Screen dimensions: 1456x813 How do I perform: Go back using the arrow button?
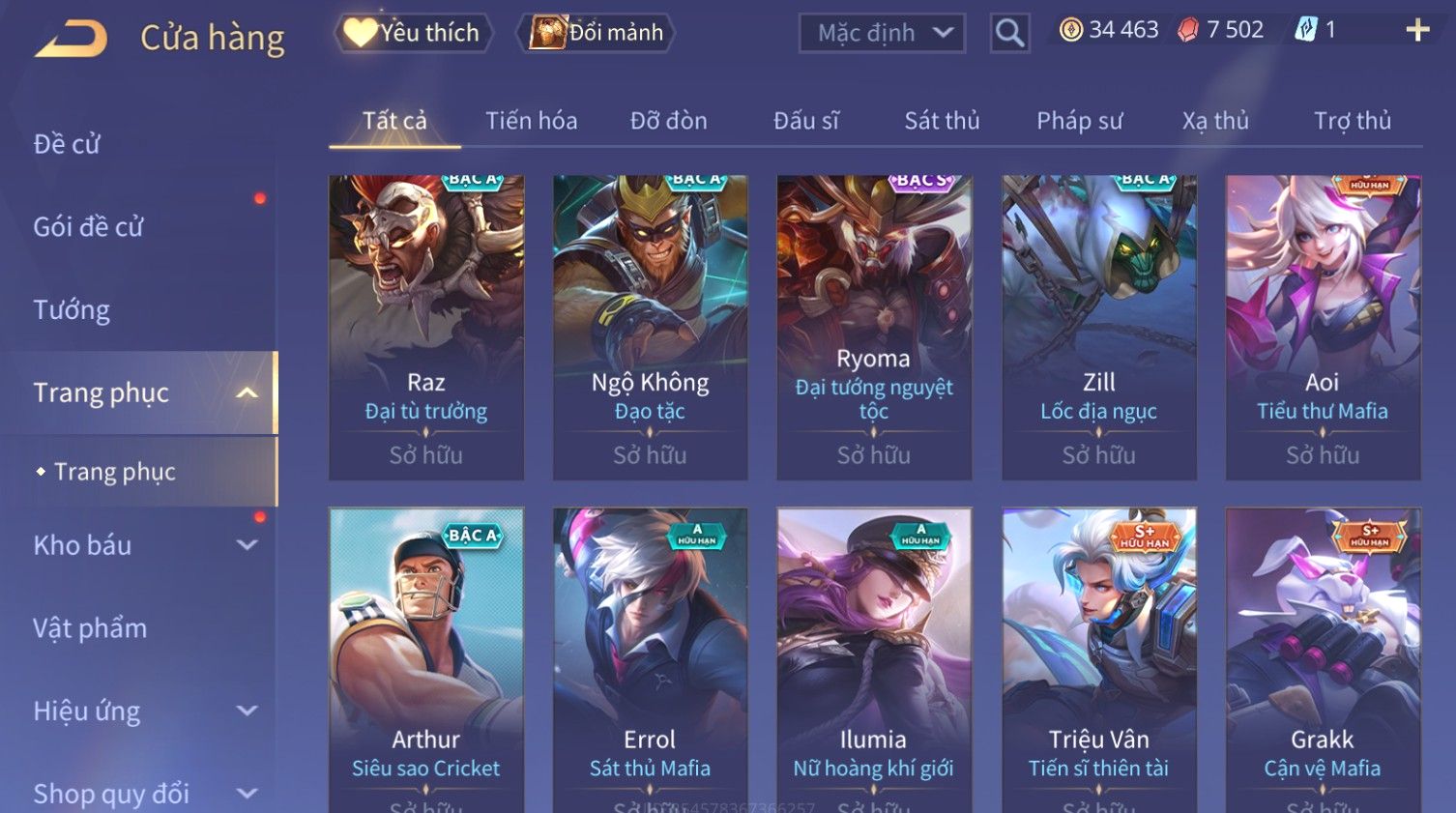72,39
